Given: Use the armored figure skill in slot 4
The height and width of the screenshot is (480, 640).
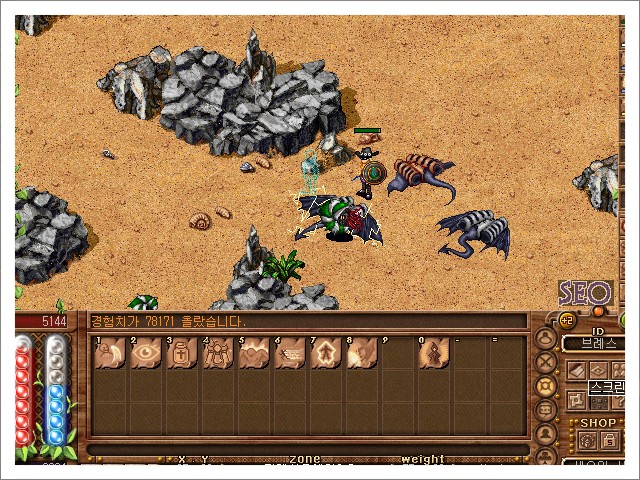Looking at the screenshot, I should (x=218, y=353).
